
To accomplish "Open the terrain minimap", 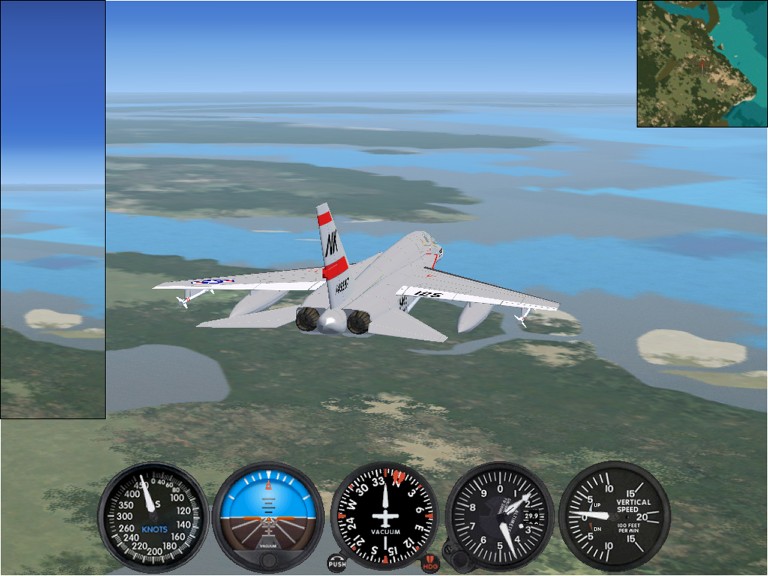I will pyautogui.click(x=702, y=64).
